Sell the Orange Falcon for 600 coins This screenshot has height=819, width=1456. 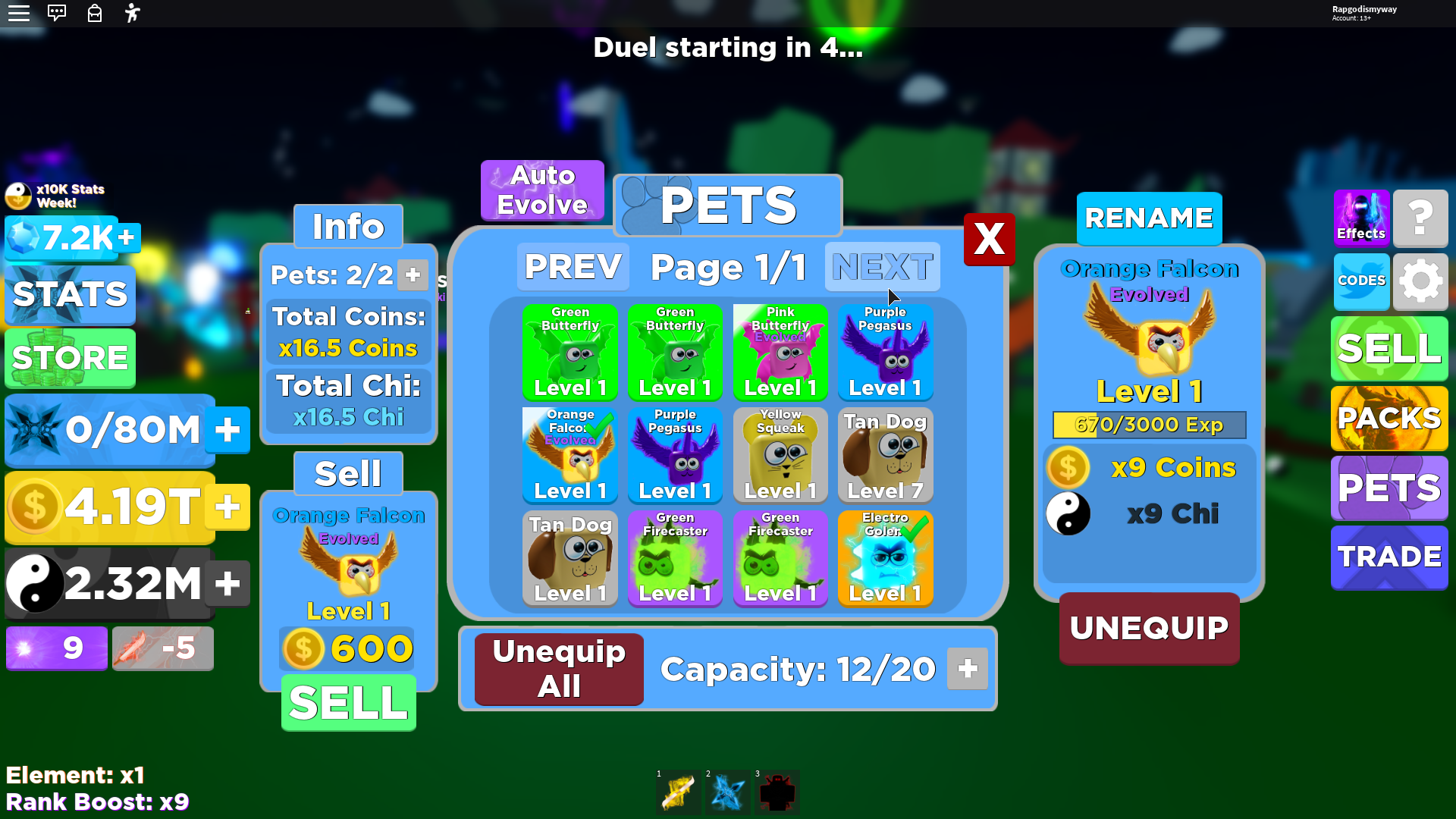click(349, 703)
